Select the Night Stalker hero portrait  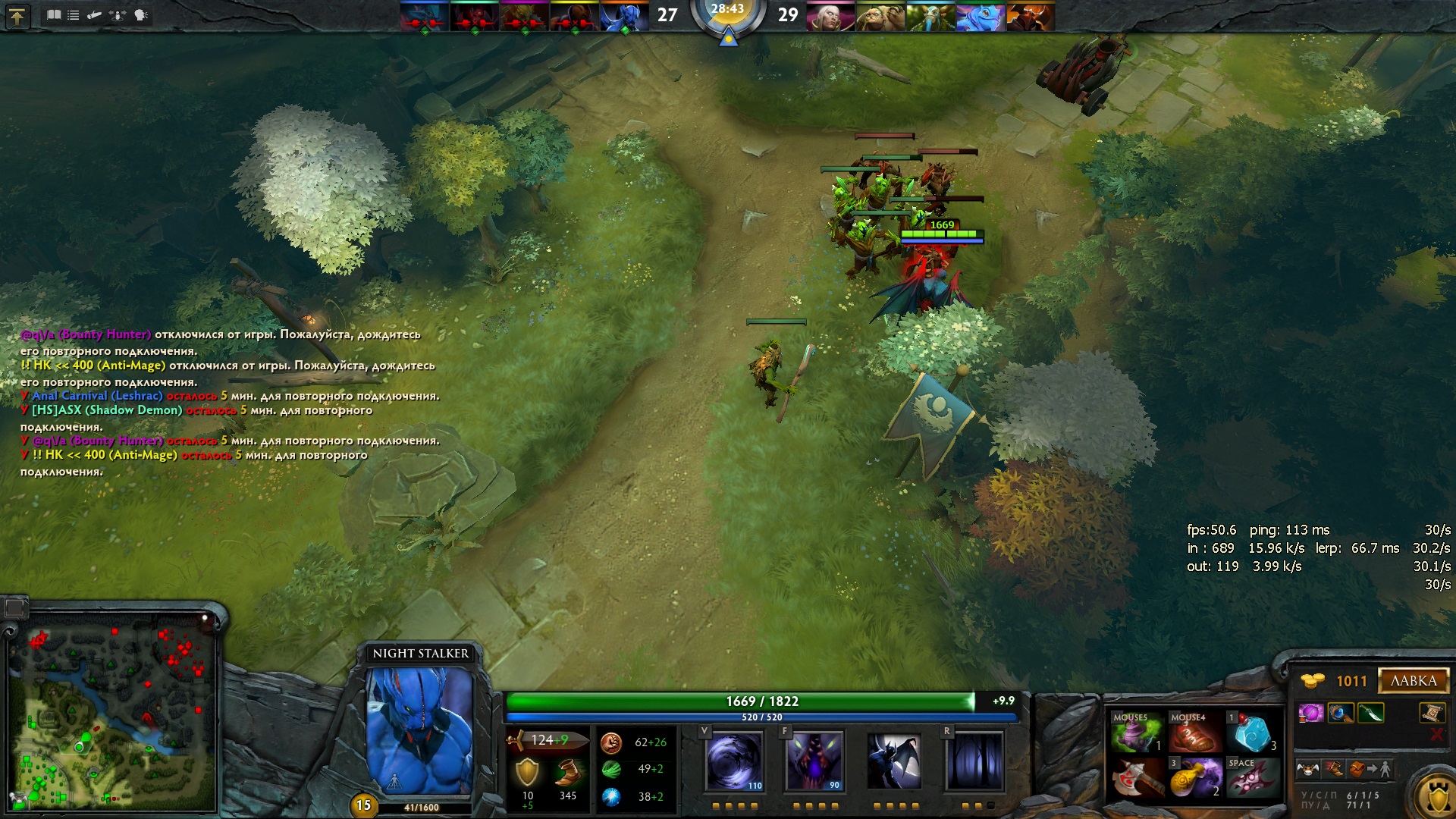(420, 730)
